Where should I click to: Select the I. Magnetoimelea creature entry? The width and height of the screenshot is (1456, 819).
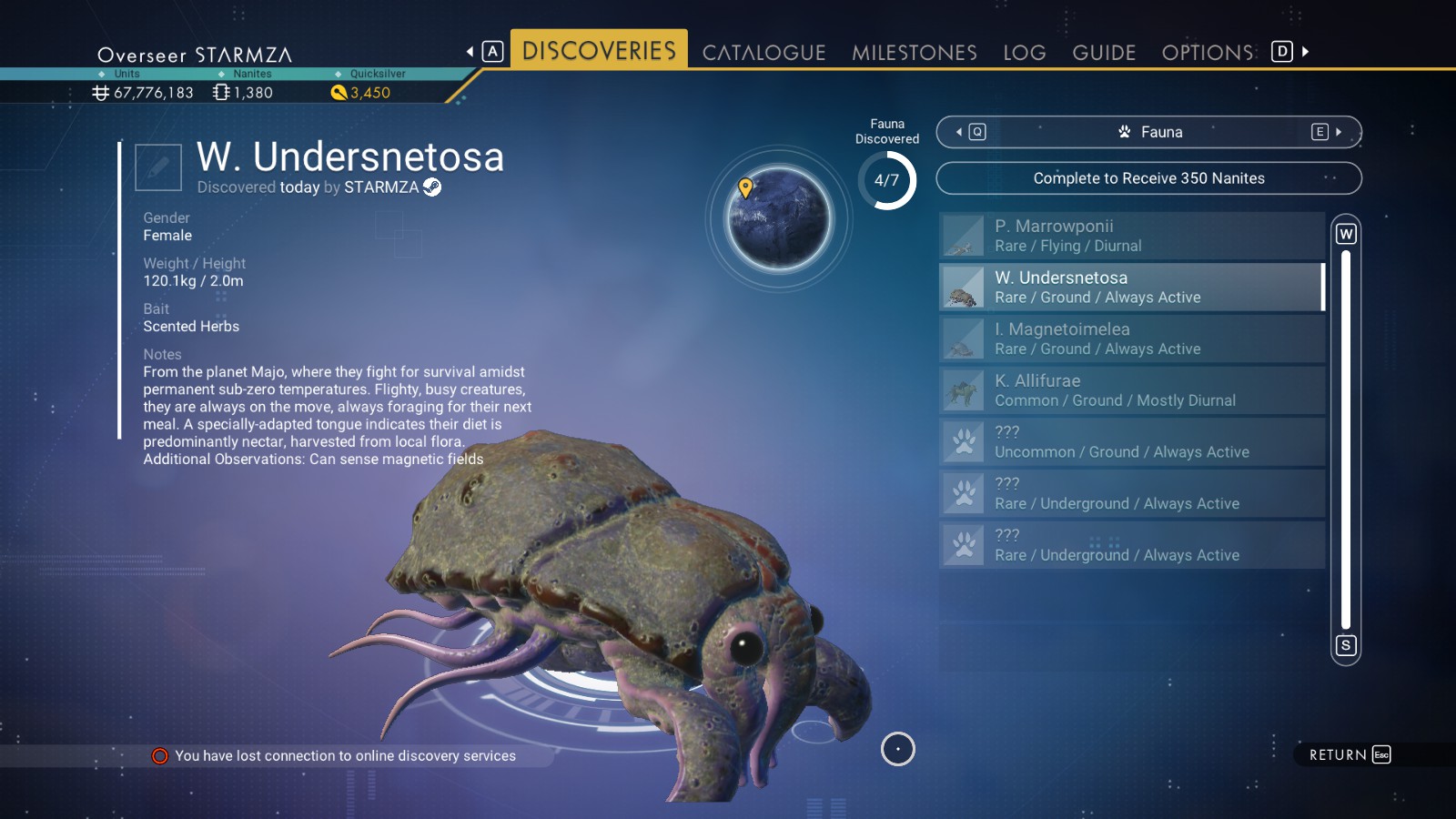tap(1131, 339)
